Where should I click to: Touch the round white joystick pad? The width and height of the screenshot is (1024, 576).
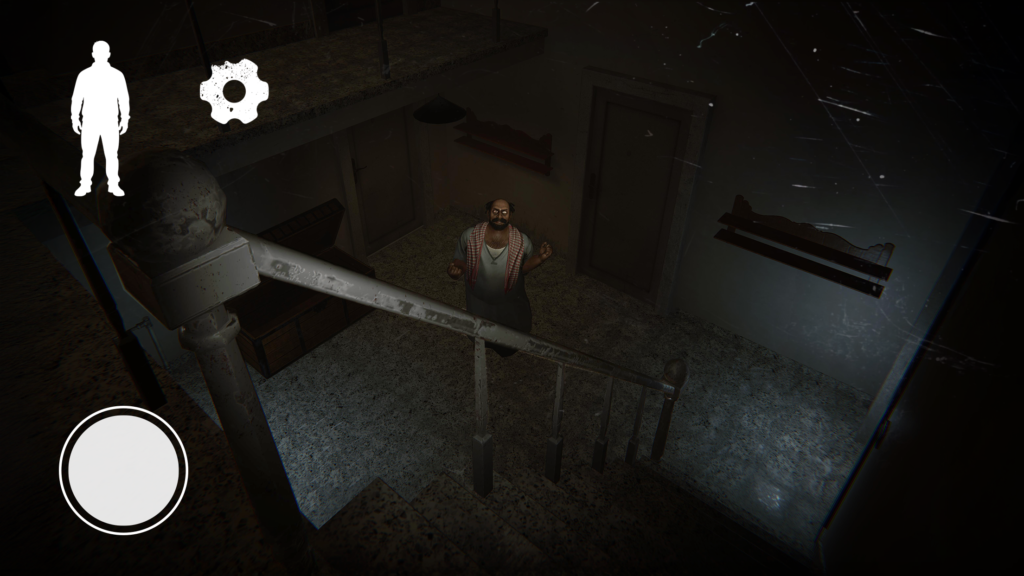click(x=124, y=469)
